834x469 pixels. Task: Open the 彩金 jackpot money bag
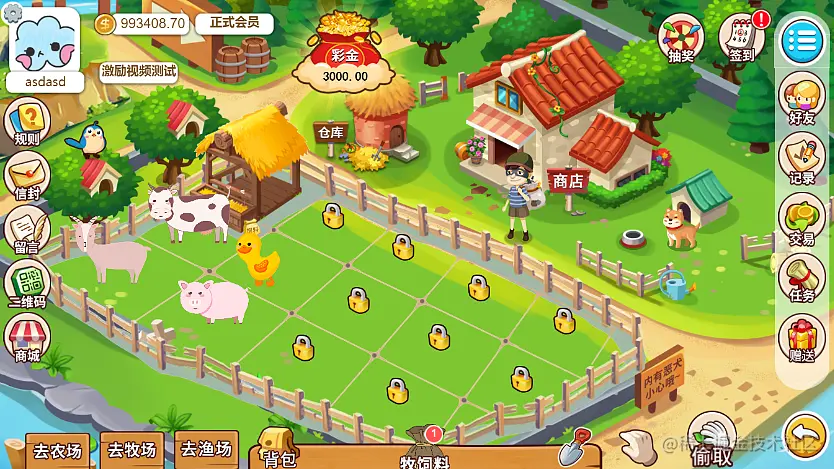point(344,50)
